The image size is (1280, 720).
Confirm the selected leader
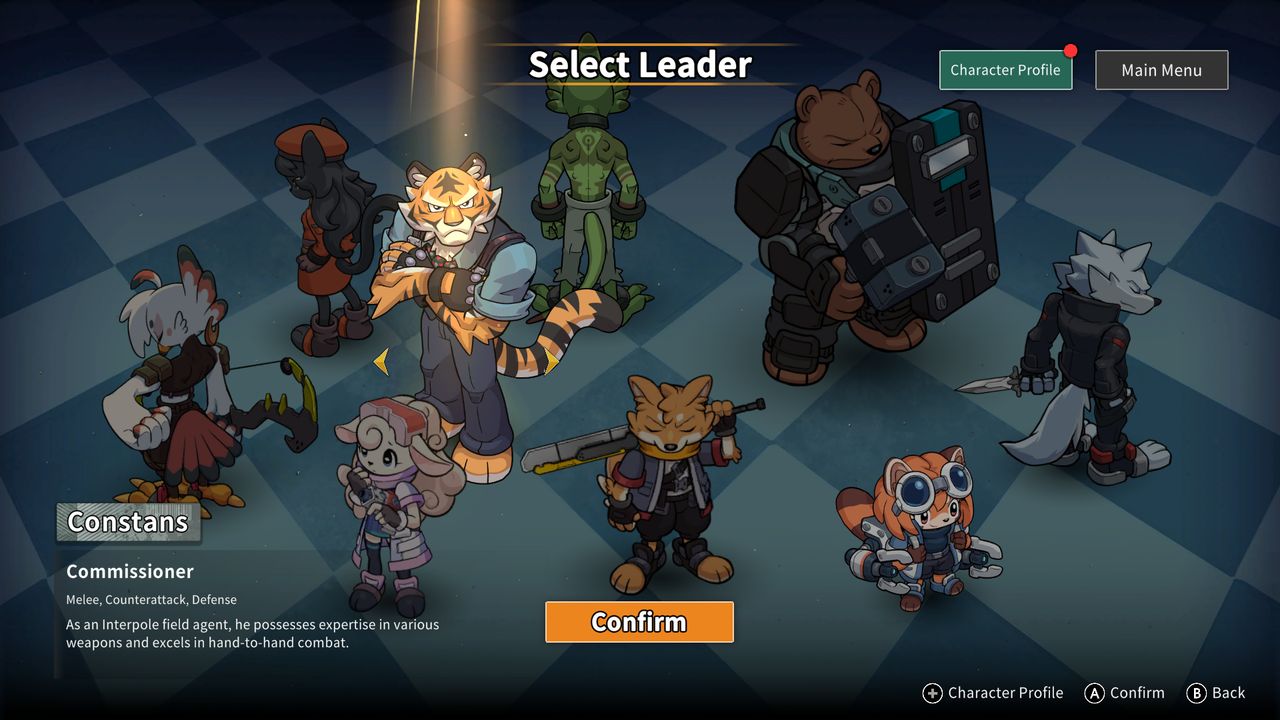click(639, 621)
